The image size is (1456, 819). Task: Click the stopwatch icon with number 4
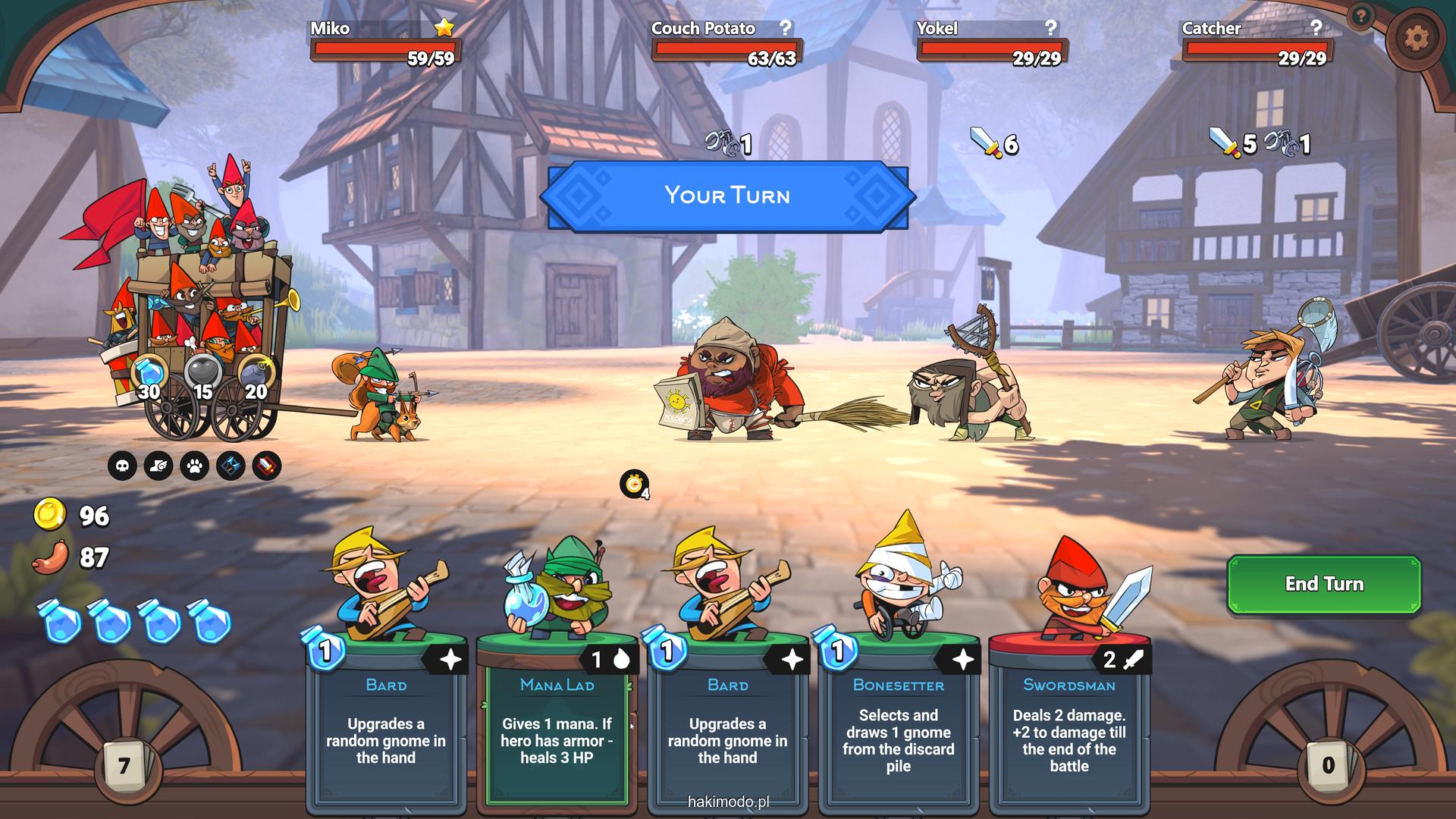[634, 484]
